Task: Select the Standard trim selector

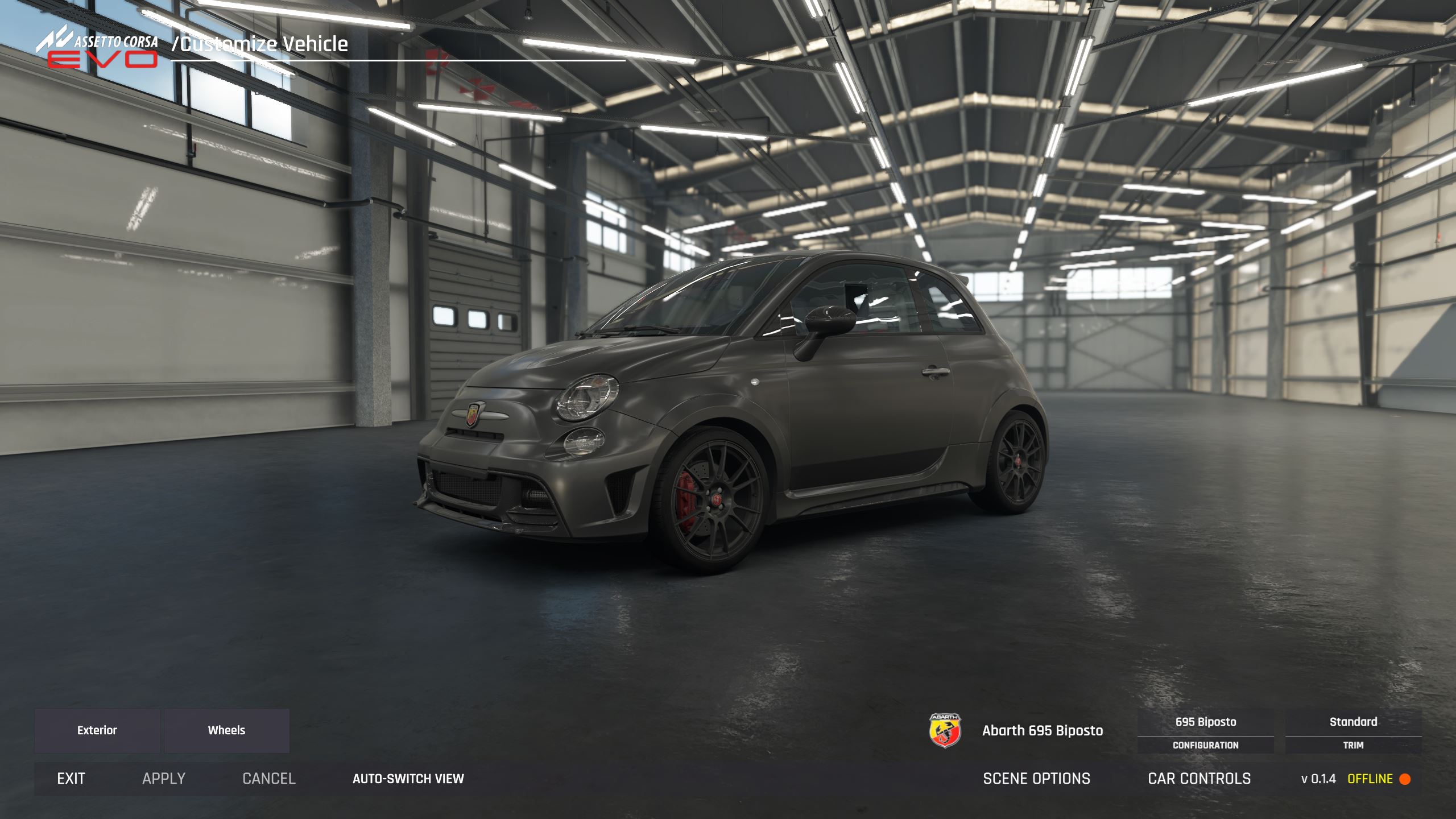Action: coord(1353,731)
